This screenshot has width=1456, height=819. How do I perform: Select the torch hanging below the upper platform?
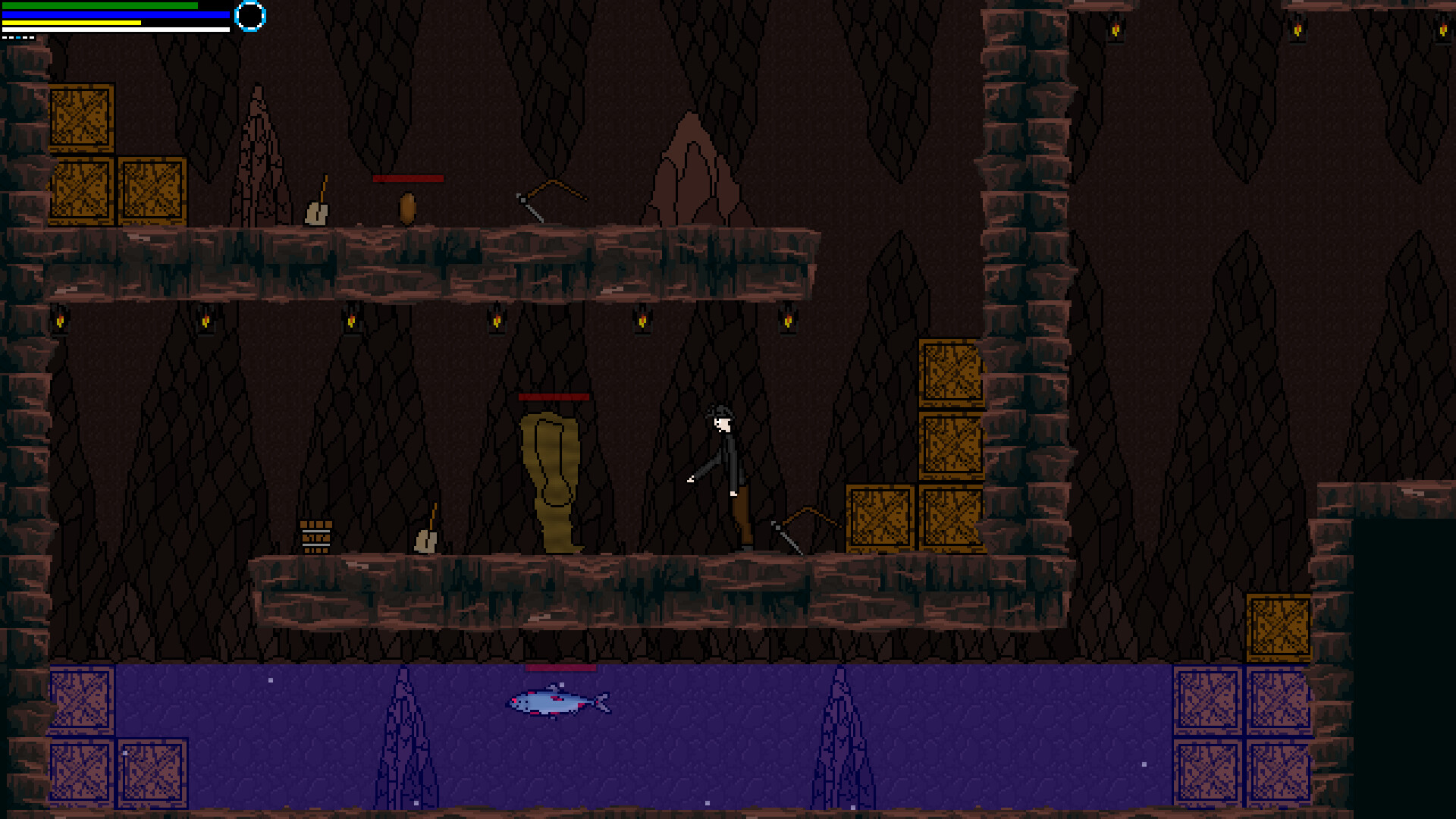click(x=497, y=322)
